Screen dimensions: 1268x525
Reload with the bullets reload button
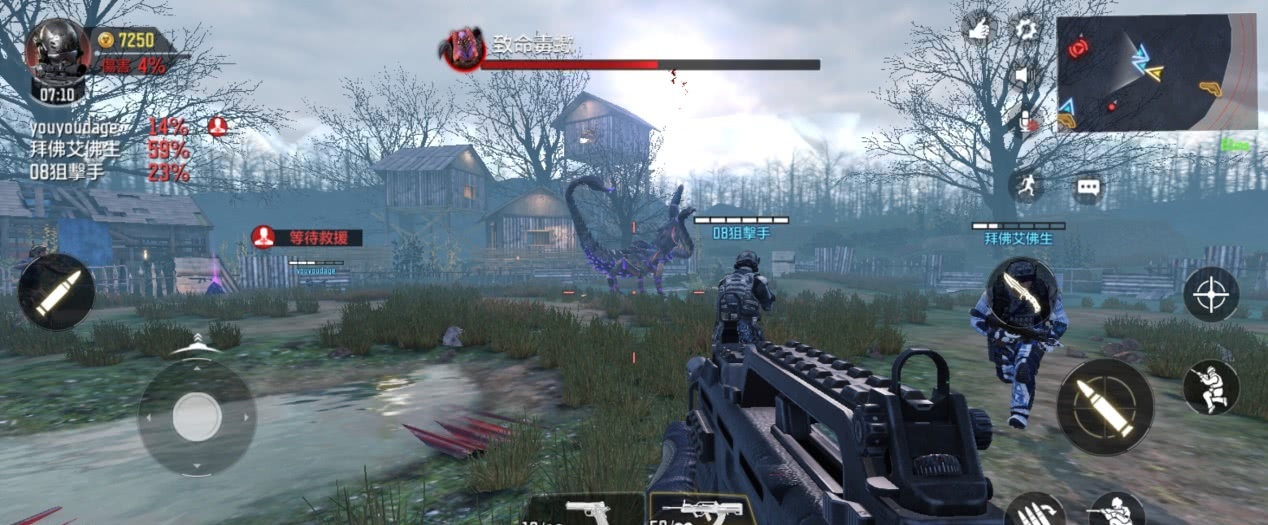[1034, 511]
